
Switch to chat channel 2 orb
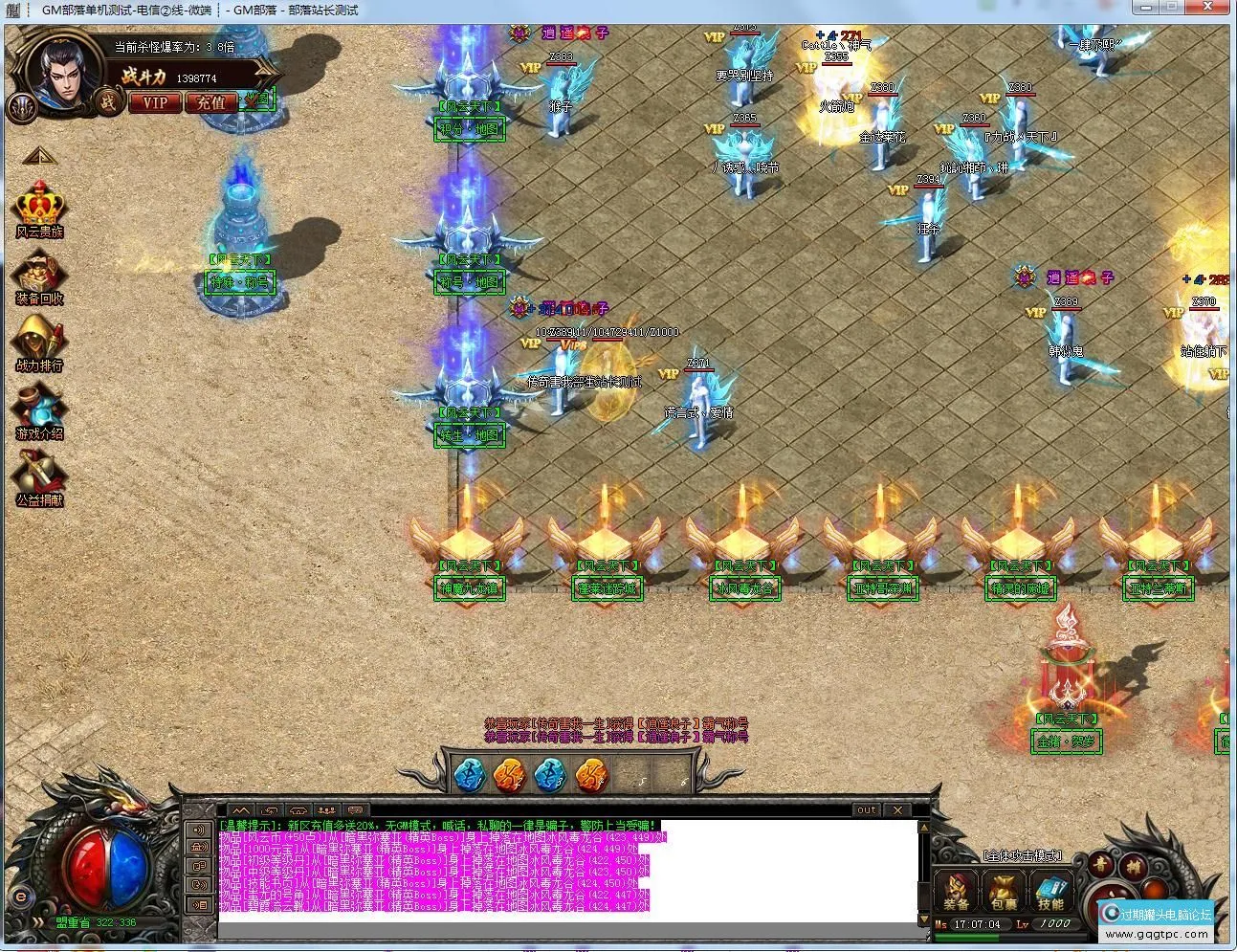pos(509,777)
